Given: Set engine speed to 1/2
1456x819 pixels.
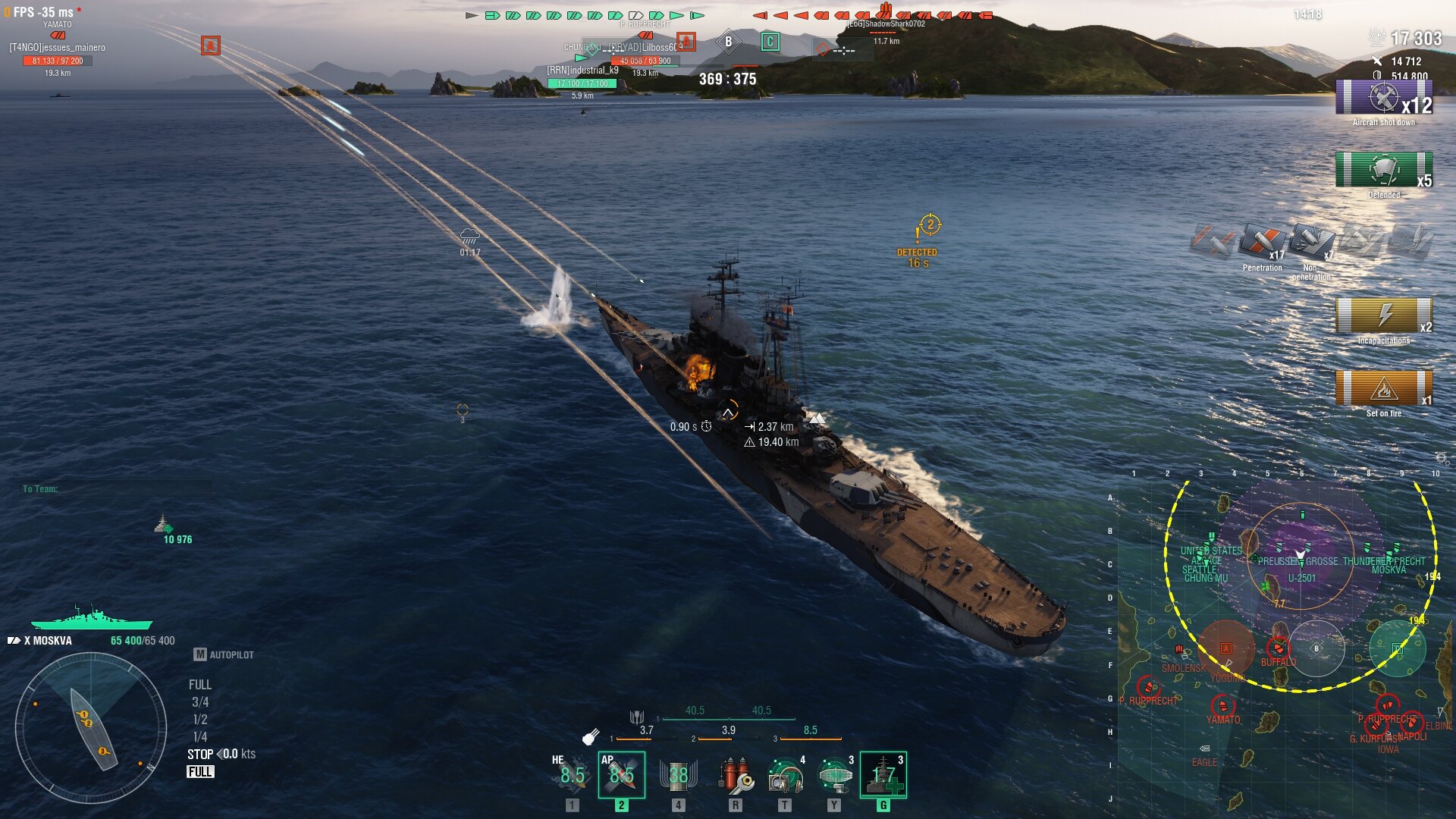Looking at the screenshot, I should (200, 720).
